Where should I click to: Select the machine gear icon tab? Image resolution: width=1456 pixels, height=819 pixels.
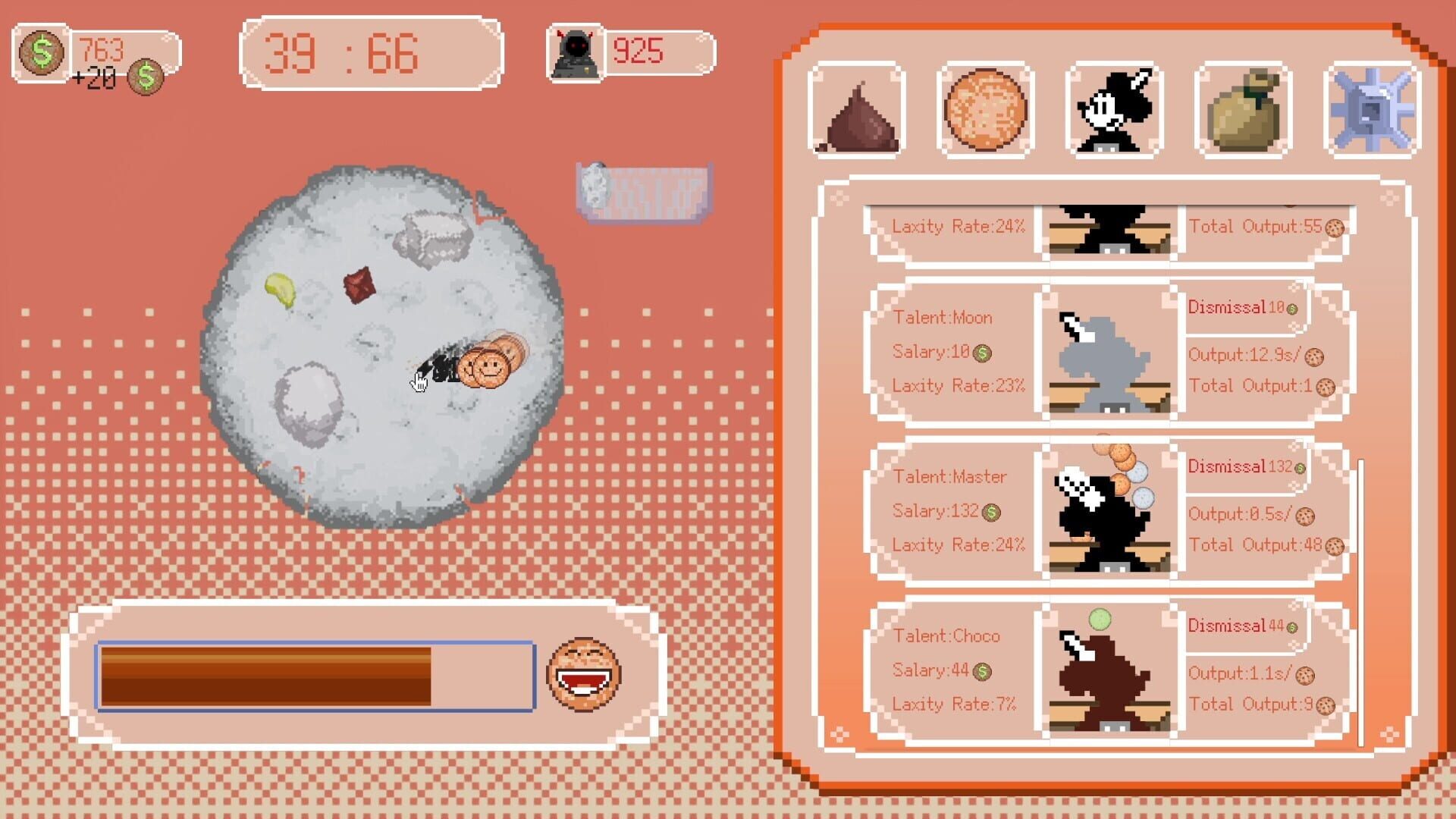point(1369,114)
